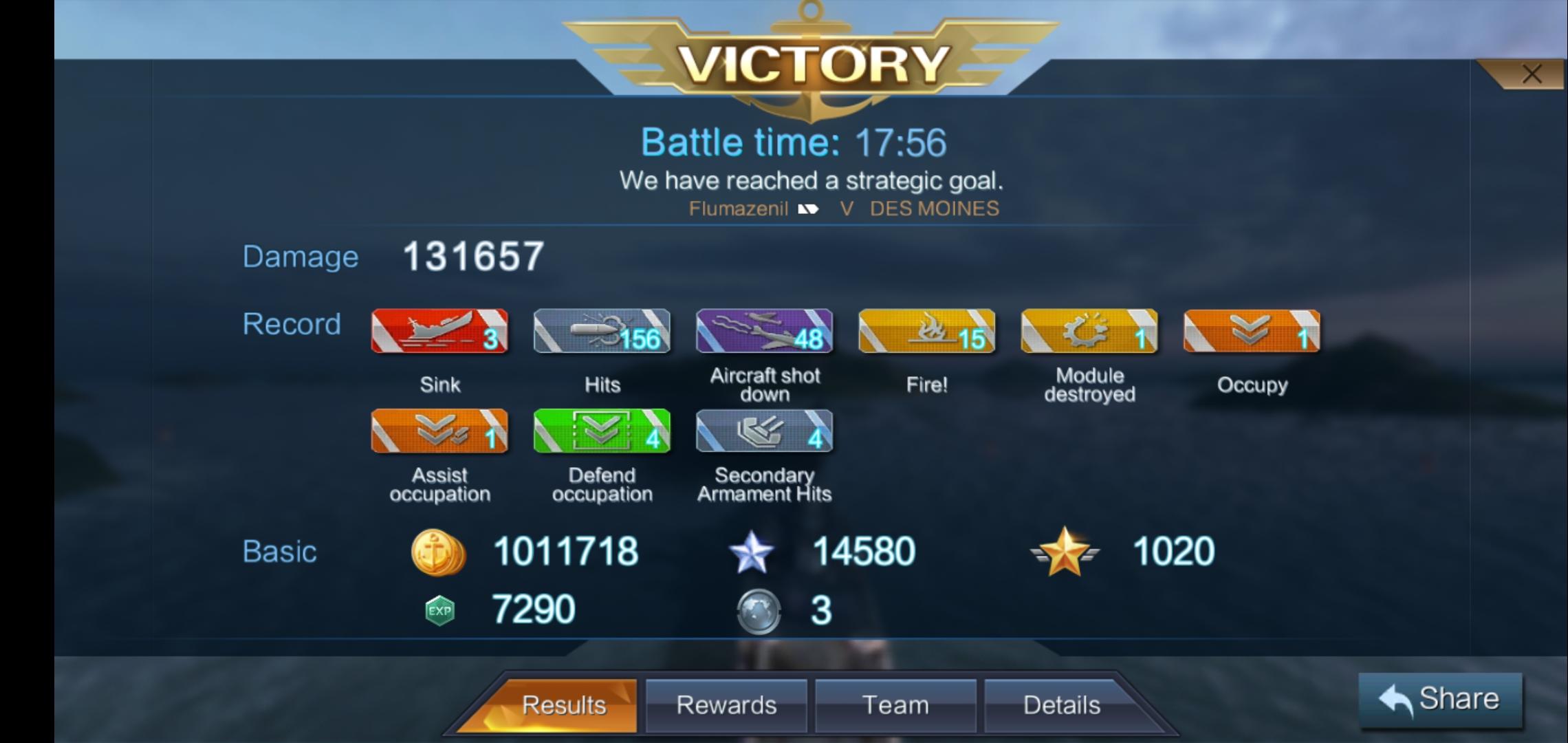Image resolution: width=1568 pixels, height=743 pixels.
Task: Select the Defend occupation green badge
Action: (600, 432)
